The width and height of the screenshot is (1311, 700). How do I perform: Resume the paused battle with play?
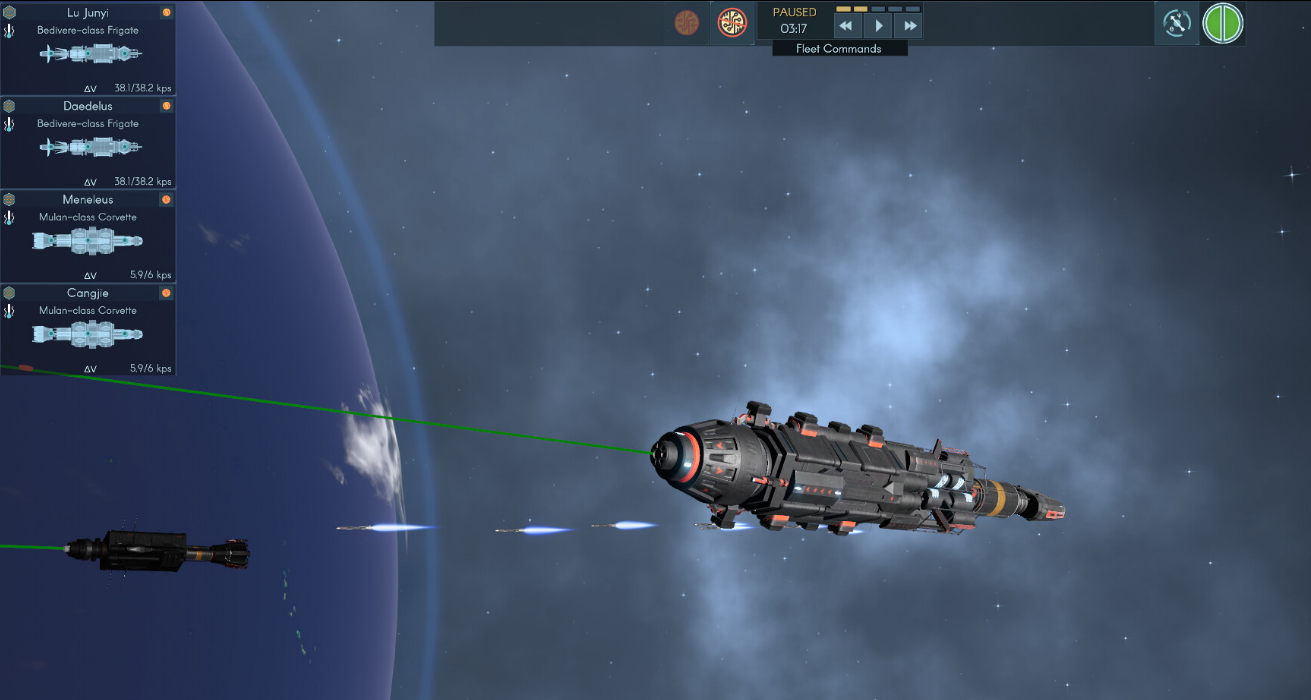[878, 26]
